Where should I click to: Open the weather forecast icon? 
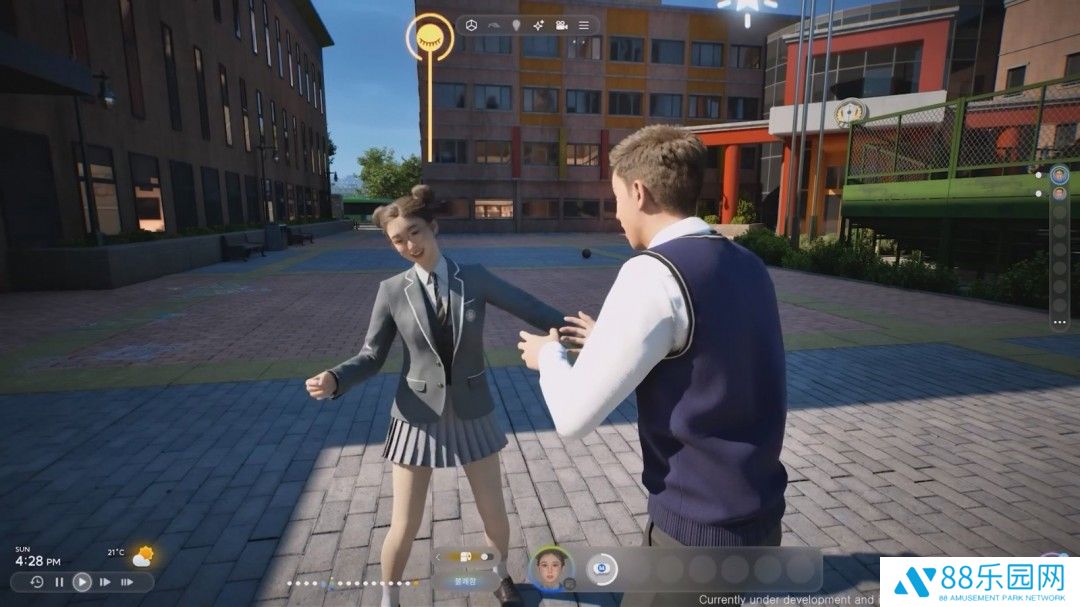143,556
